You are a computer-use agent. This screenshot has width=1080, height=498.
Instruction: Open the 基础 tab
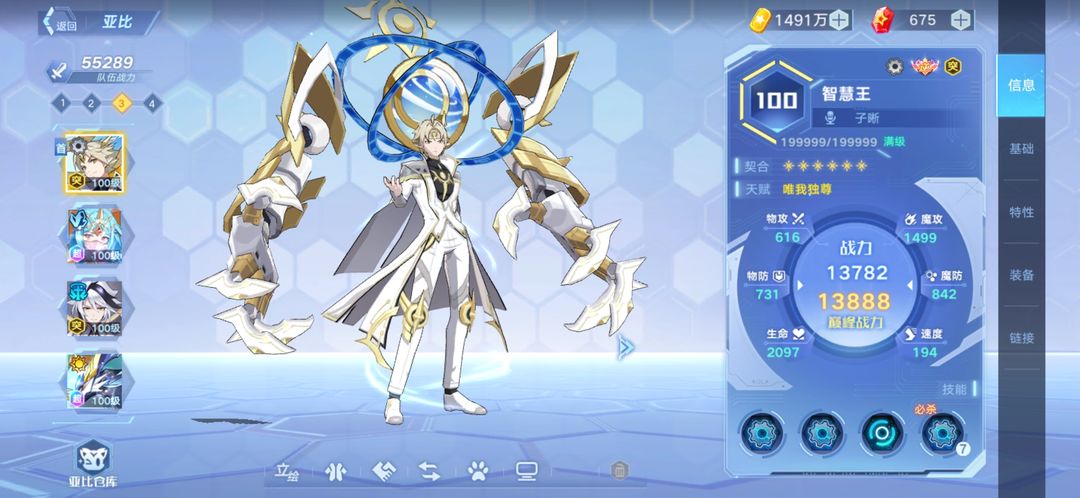[1021, 149]
